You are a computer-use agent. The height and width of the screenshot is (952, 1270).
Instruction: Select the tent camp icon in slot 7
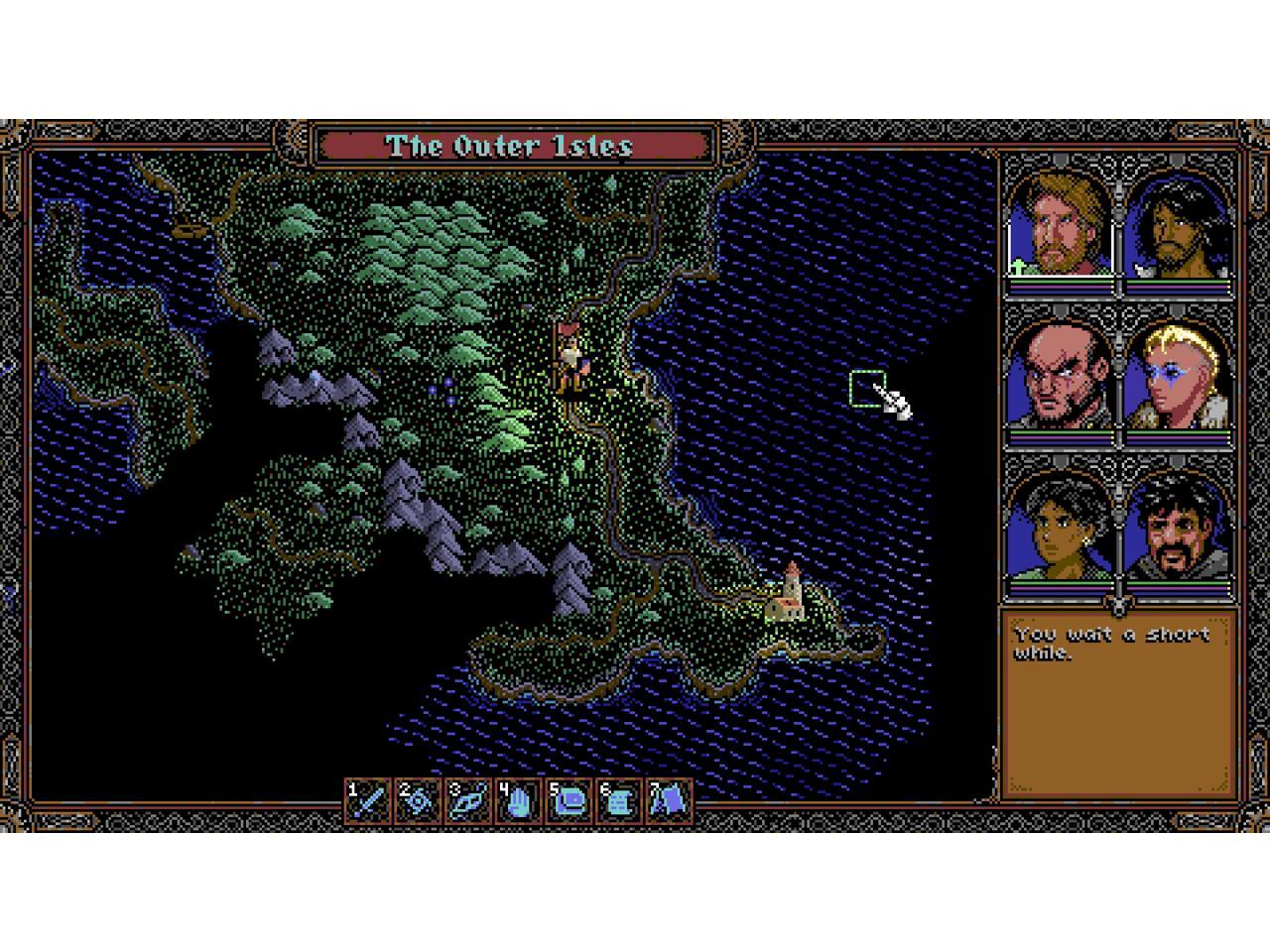(x=670, y=800)
